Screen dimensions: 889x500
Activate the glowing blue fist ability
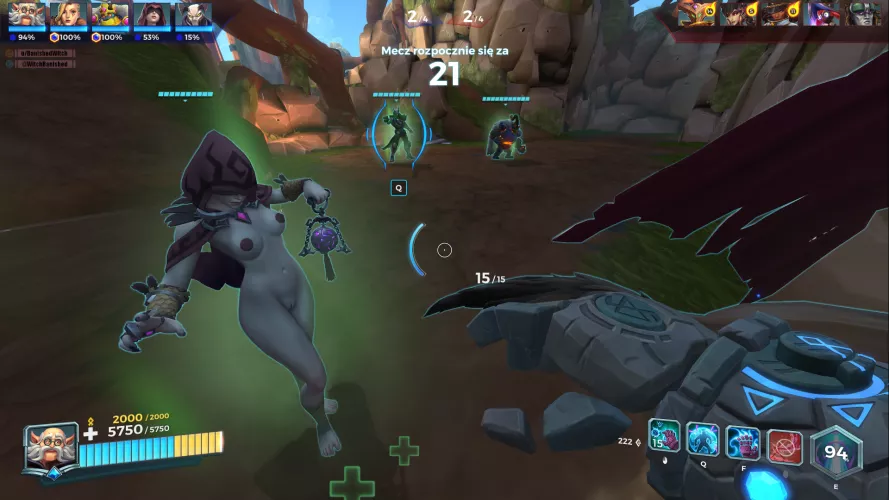[743, 441]
